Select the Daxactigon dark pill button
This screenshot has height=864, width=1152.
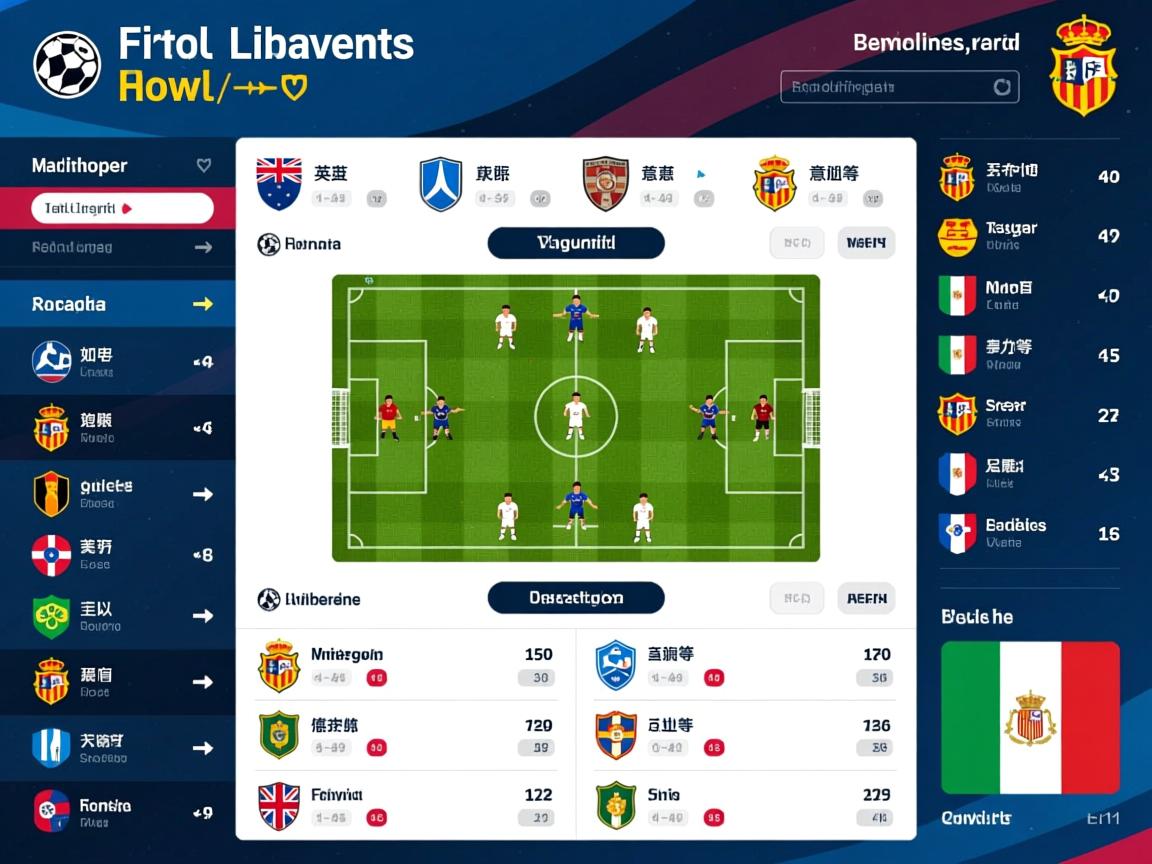[576, 598]
